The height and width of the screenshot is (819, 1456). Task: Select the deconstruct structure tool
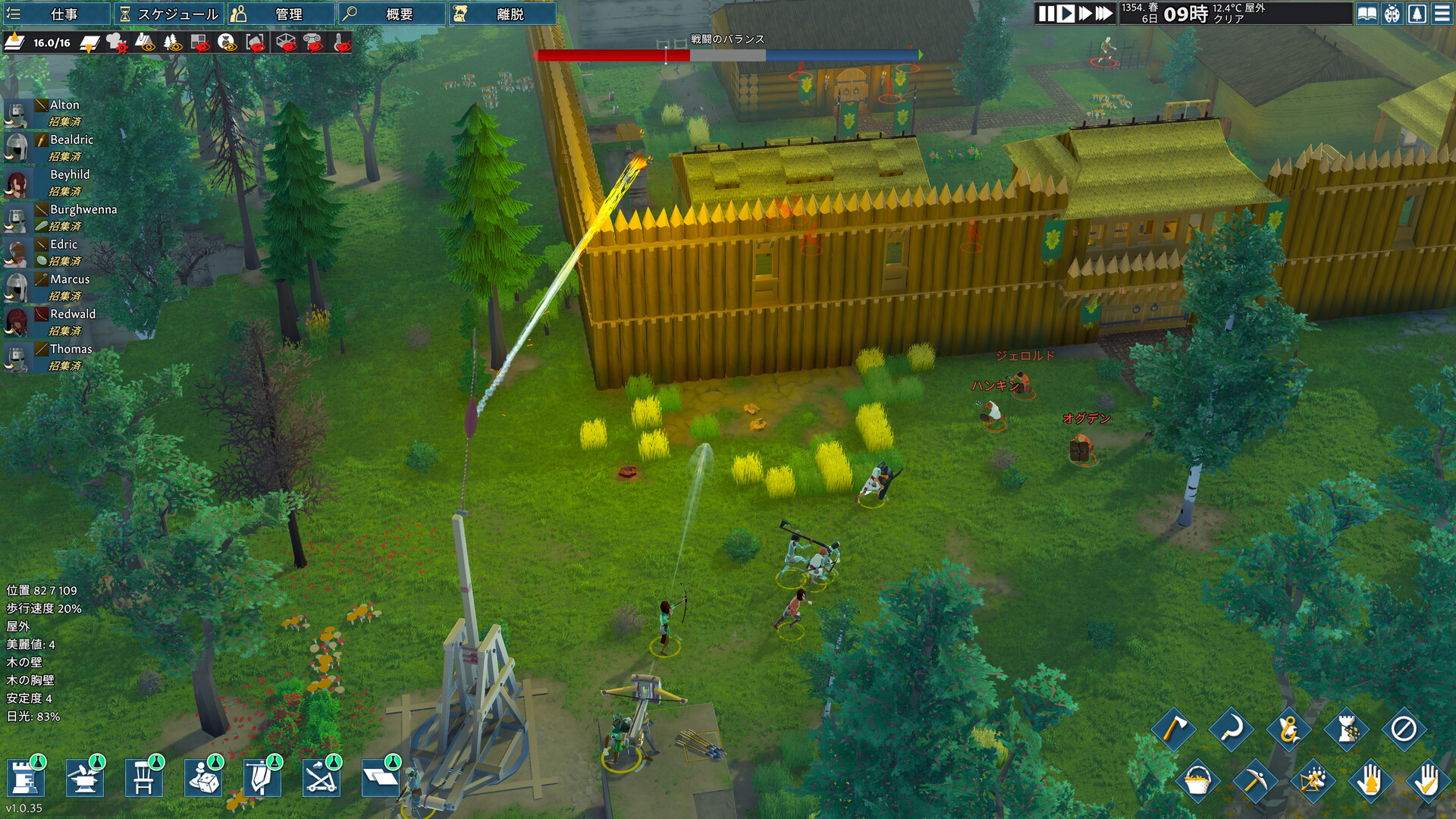[x=1347, y=730]
